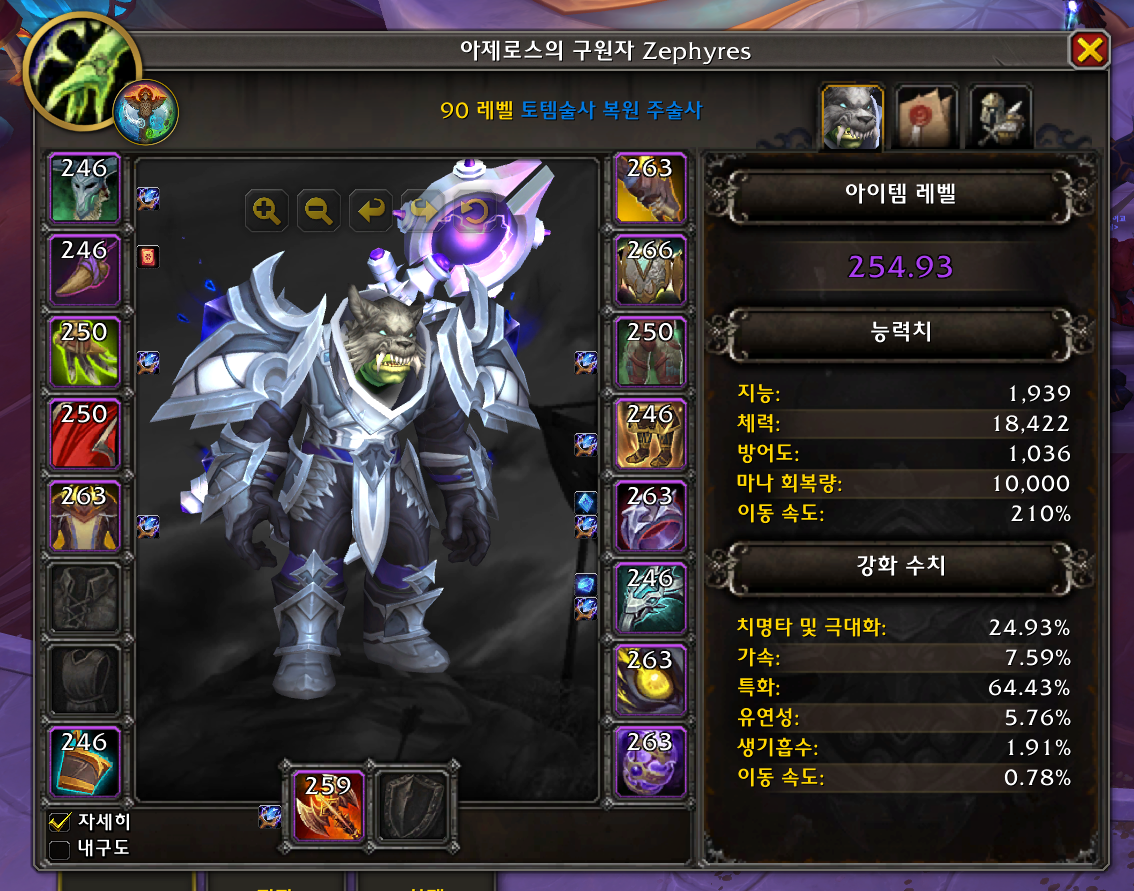Viewport: 1134px width, 891px height.
Task: Select the yellow orb trinket slot
Action: tap(650, 680)
